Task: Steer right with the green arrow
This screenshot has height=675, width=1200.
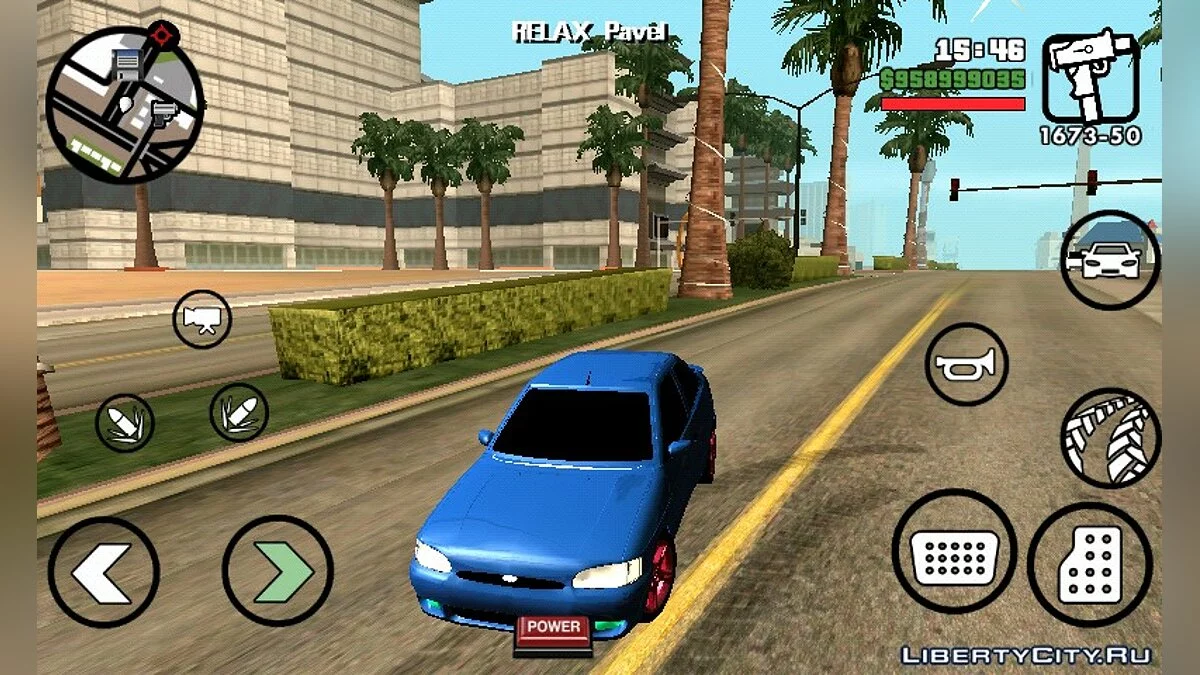Action: 277,571
